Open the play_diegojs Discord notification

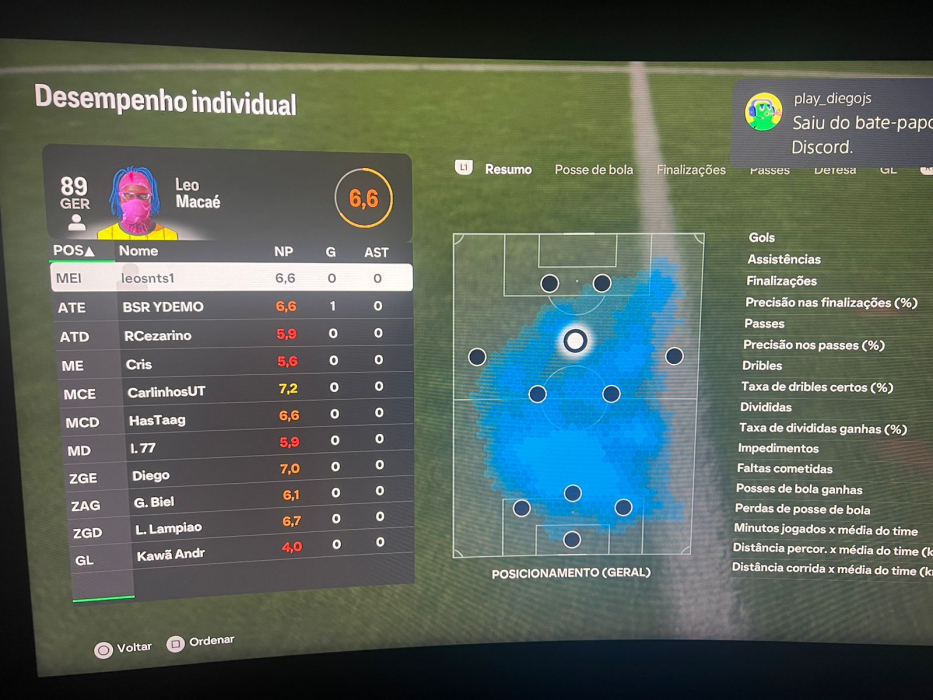tap(840, 123)
